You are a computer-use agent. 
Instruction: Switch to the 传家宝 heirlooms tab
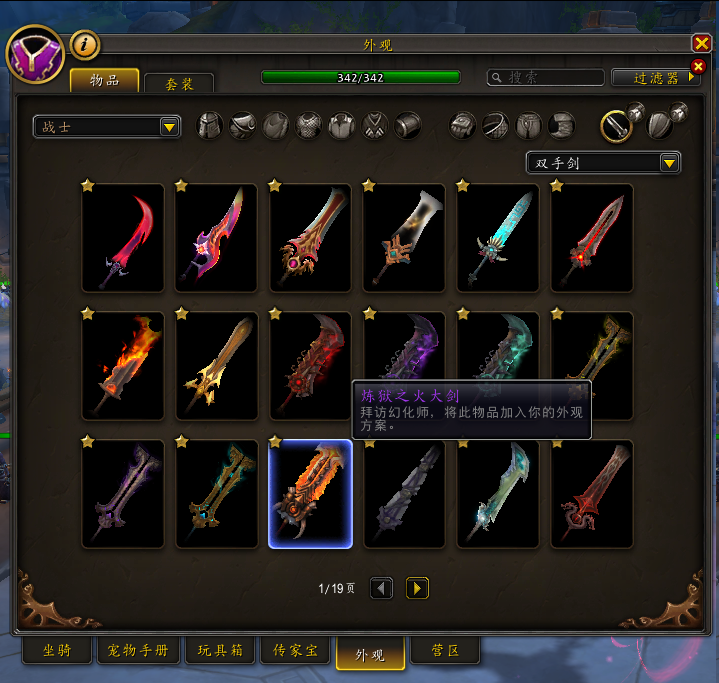295,651
